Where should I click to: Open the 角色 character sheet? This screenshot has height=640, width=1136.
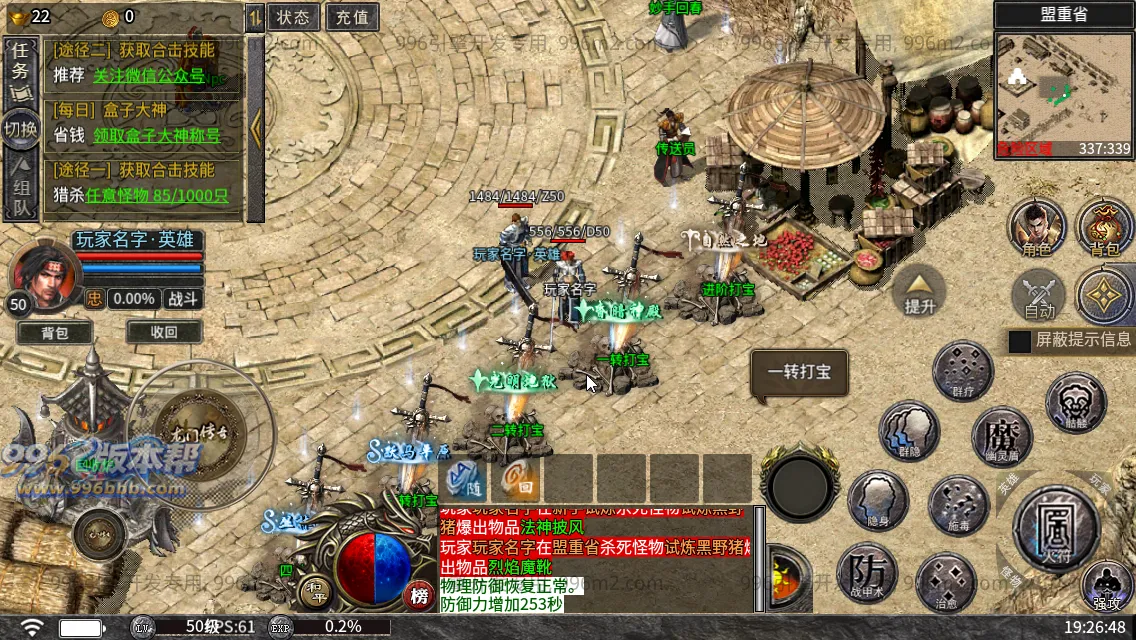pos(1036,228)
